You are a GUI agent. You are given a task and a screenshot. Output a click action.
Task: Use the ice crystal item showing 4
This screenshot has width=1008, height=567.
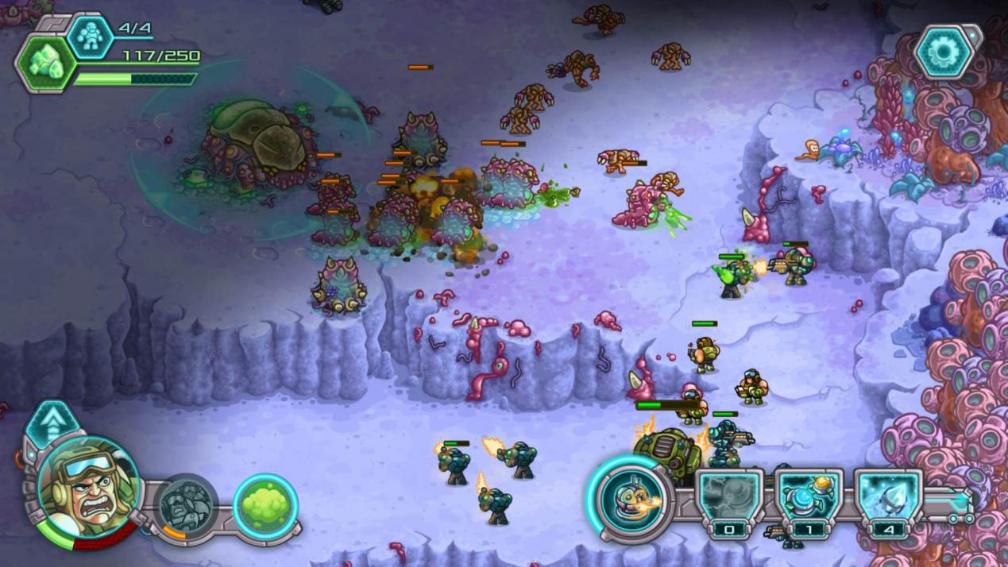pos(887,498)
